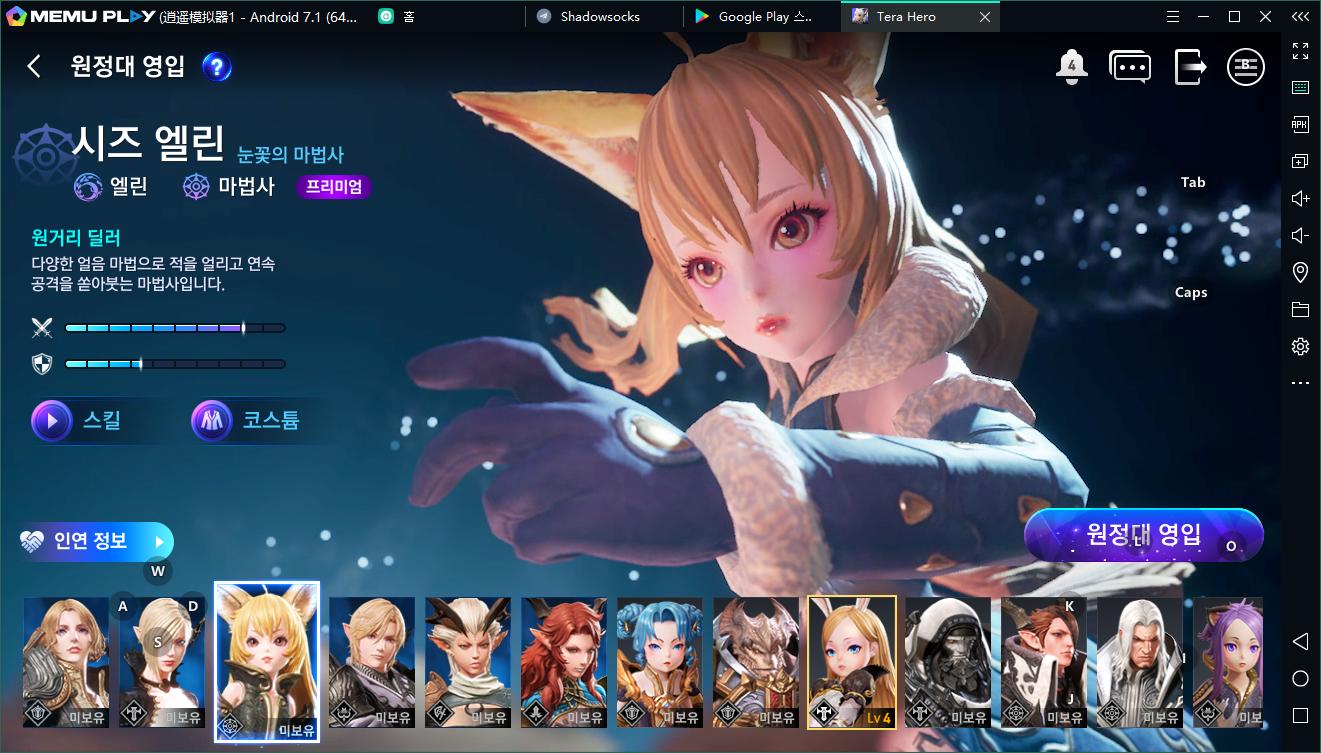Open the blue question mark help
Image resolution: width=1321 pixels, height=753 pixels.
click(x=217, y=67)
